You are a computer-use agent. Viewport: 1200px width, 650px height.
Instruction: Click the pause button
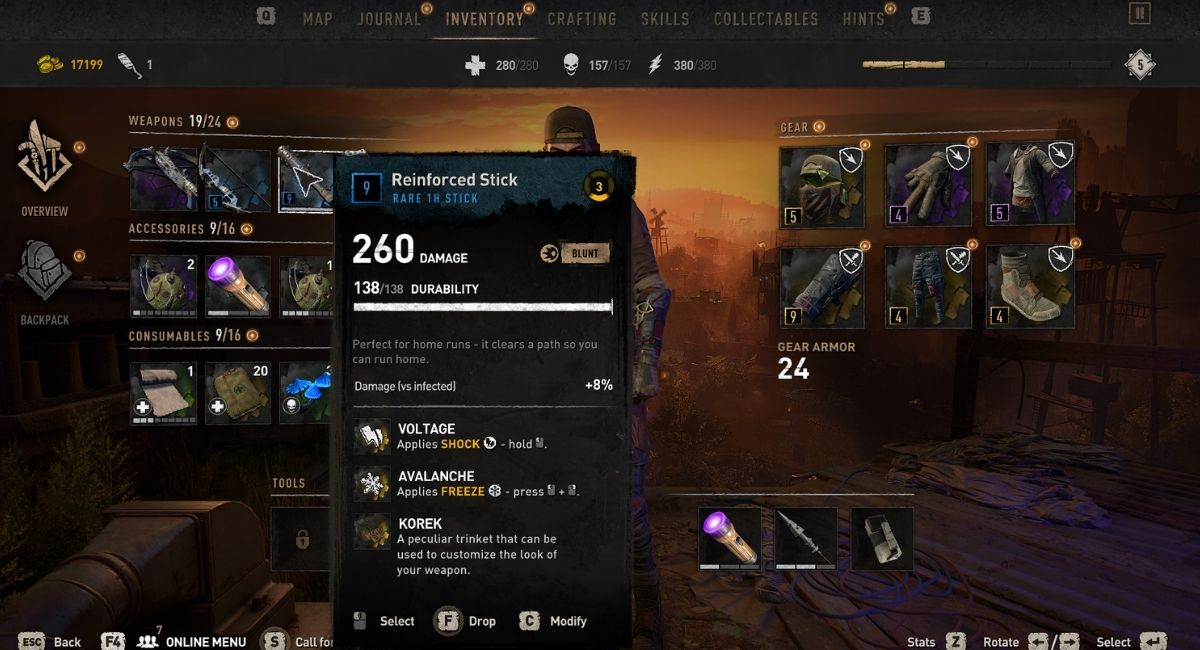coord(1139,13)
